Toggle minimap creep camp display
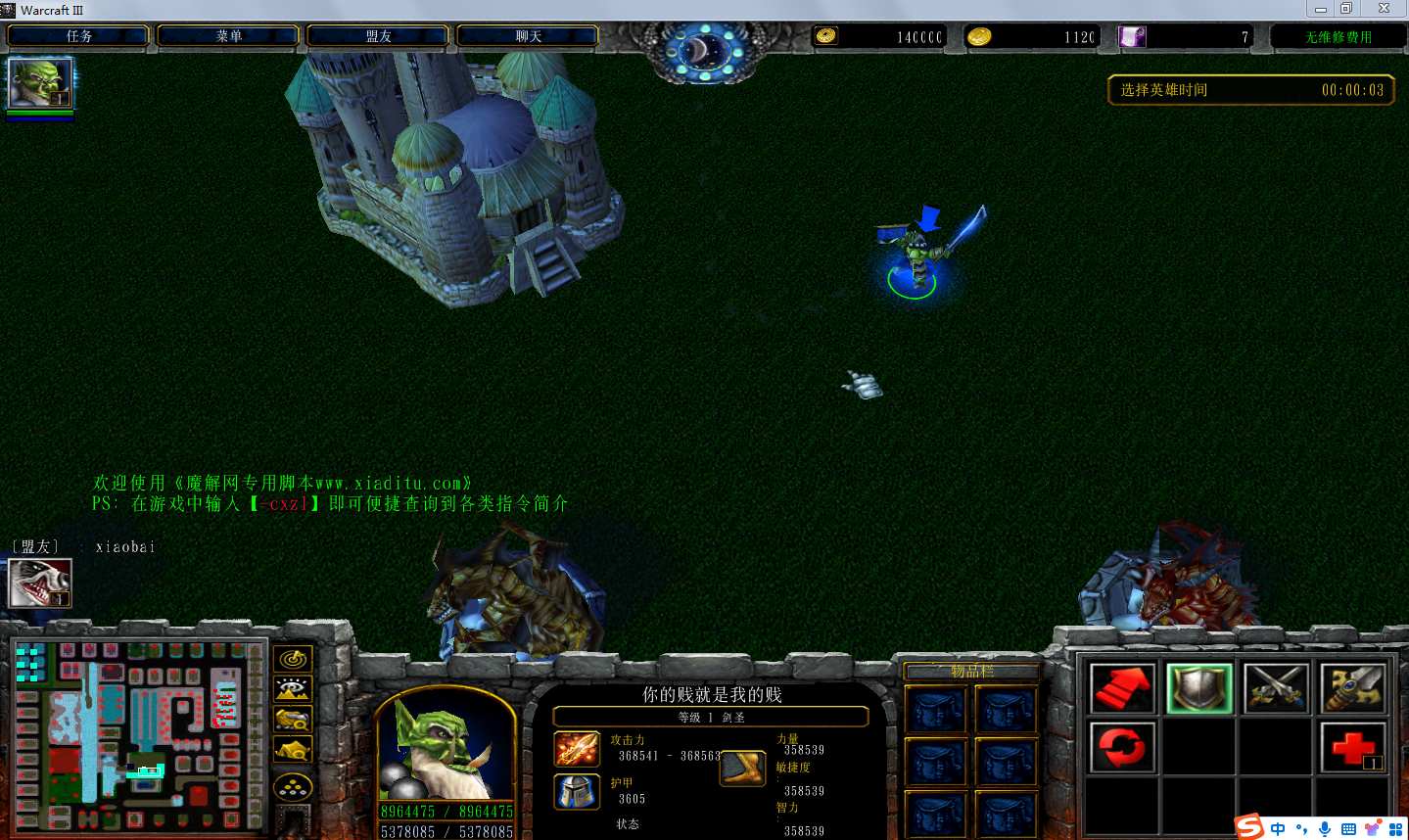Screen dimensions: 1409x840 point(293,751)
